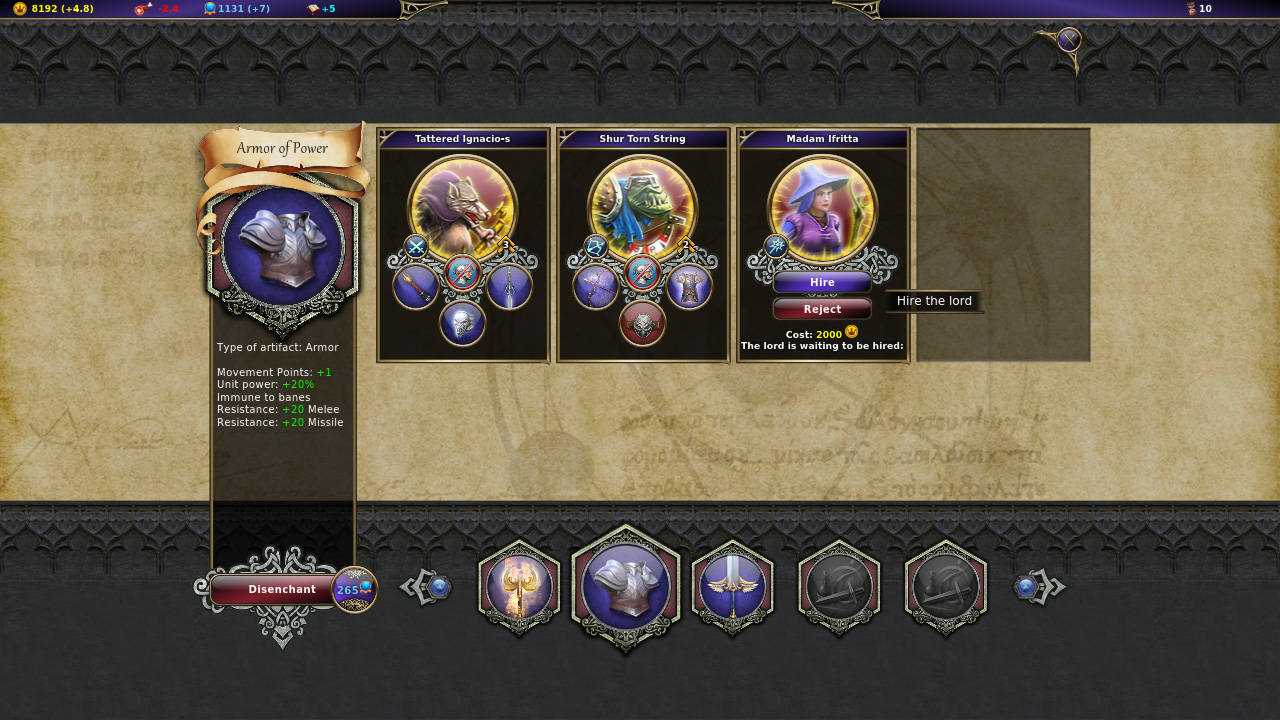Hire Madam Ifritta for 2000 gold

[x=822, y=282]
